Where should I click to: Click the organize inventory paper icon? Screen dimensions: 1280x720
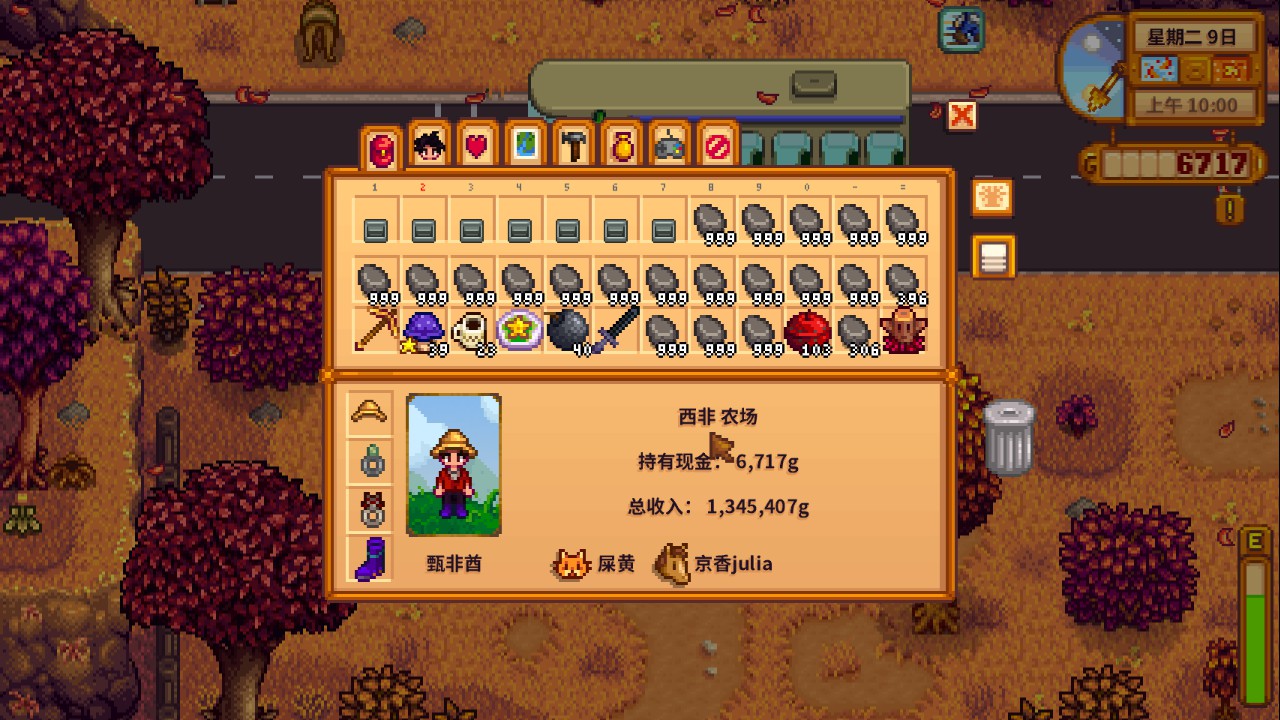tap(992, 256)
